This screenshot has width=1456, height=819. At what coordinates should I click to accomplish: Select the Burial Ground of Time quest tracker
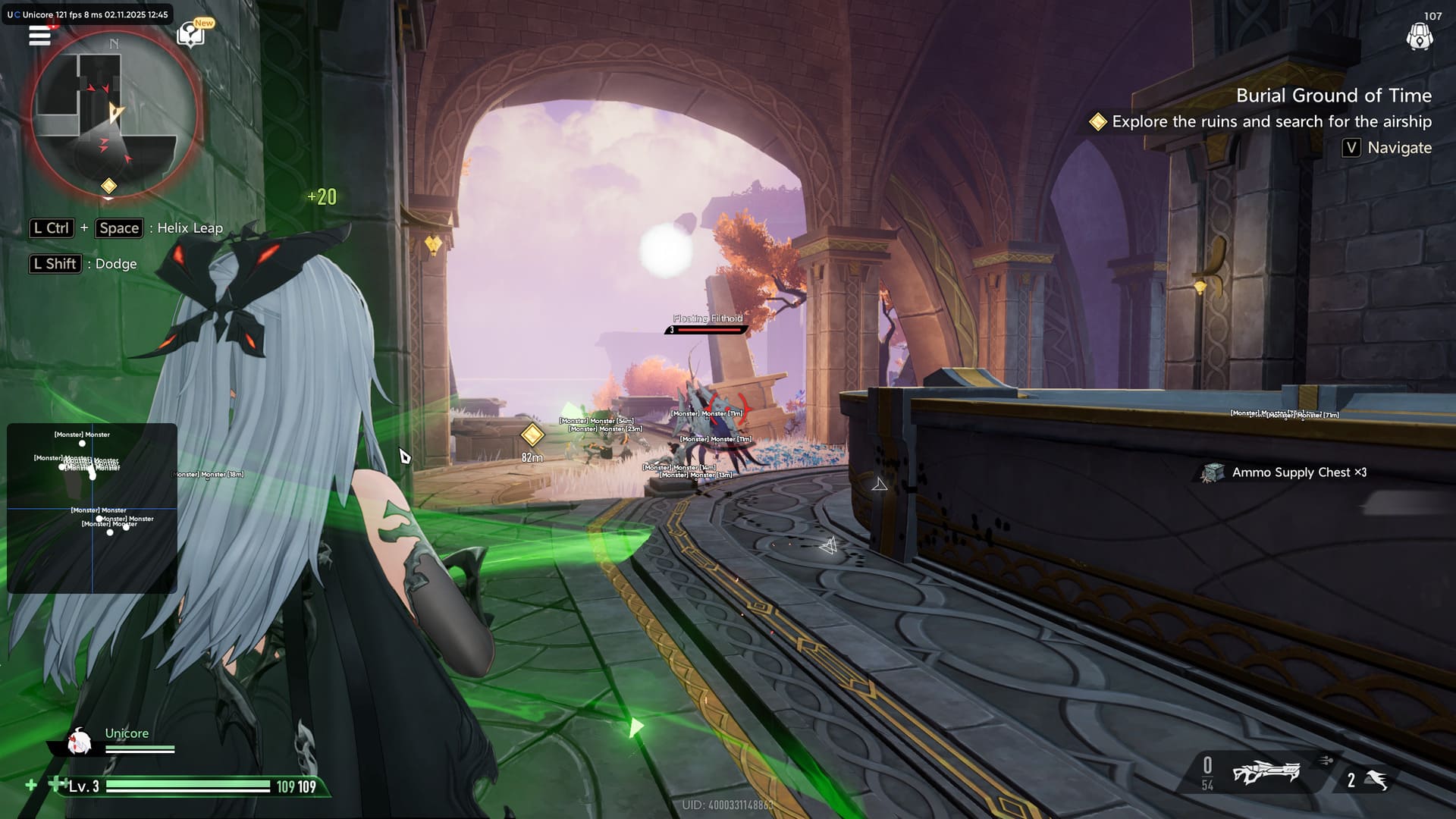pyautogui.click(x=1333, y=96)
